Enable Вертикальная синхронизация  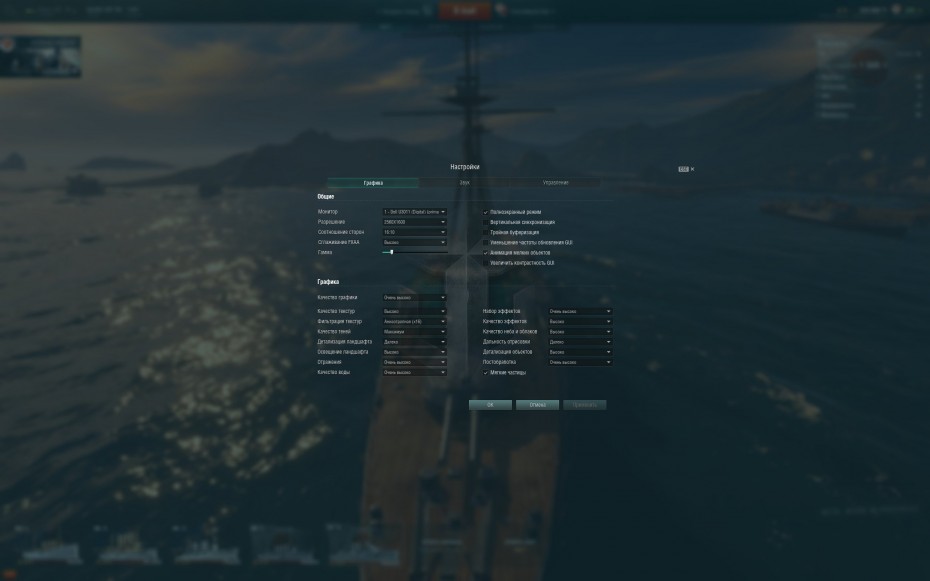[486, 222]
